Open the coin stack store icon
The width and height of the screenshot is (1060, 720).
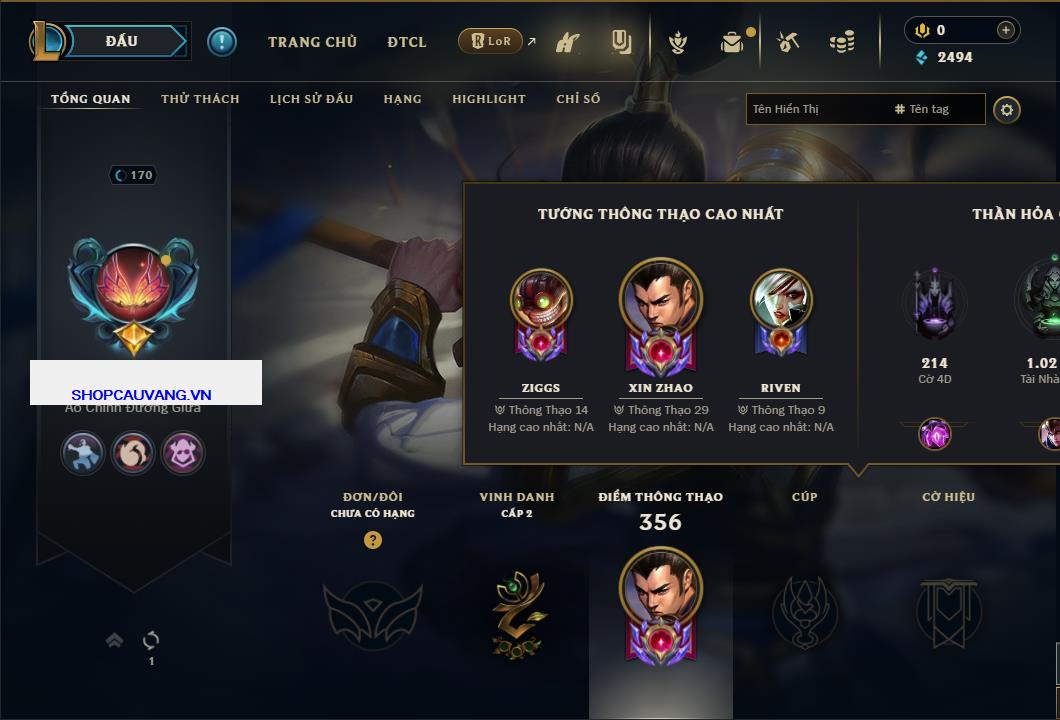[x=842, y=42]
